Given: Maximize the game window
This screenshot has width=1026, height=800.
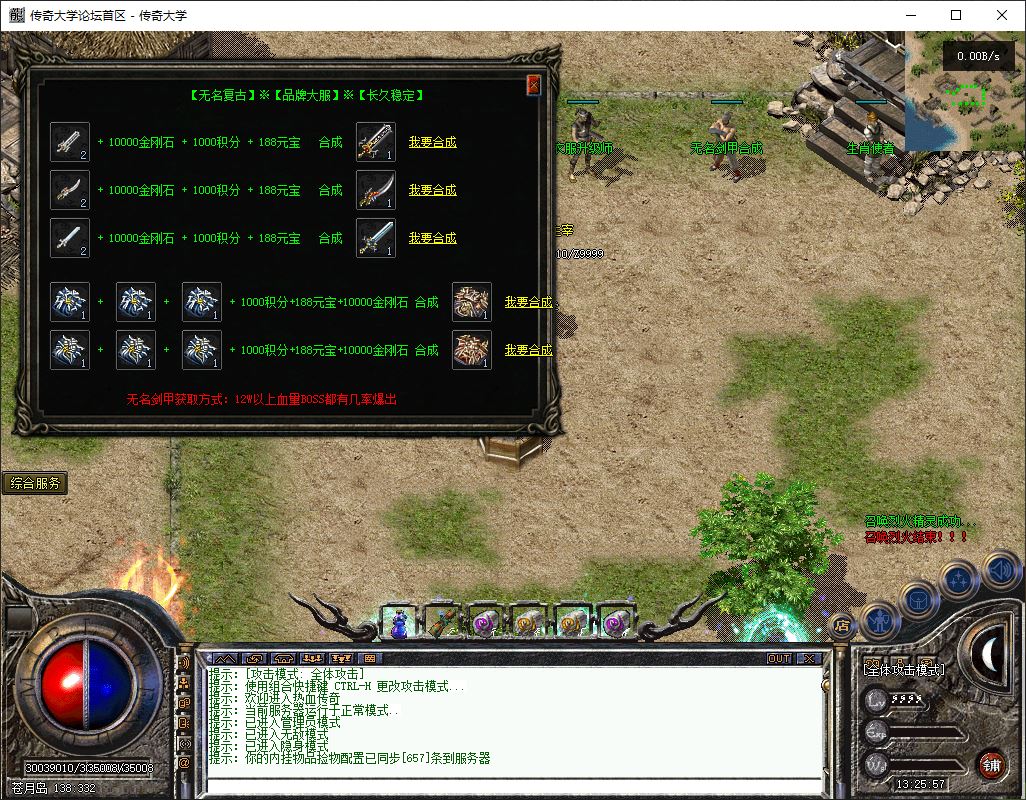Looking at the screenshot, I should tap(956, 15).
